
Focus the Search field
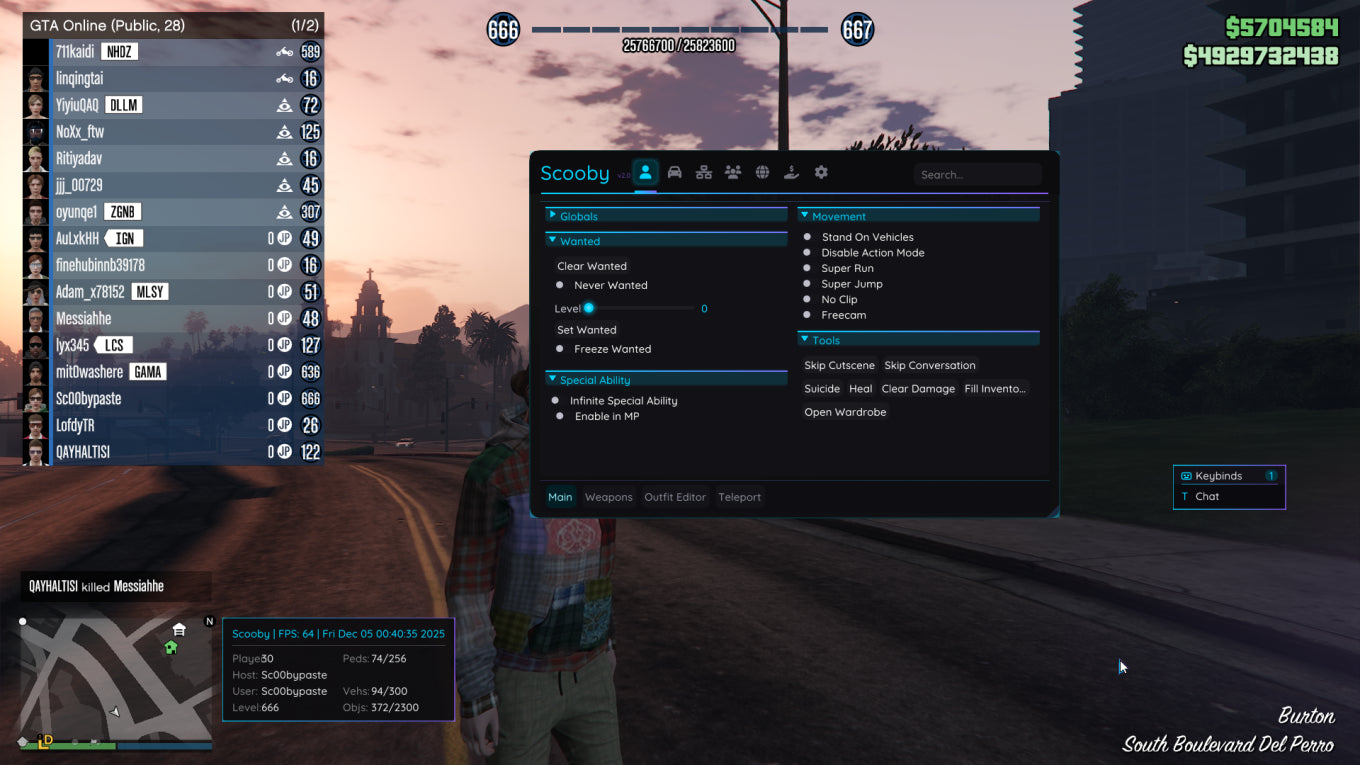(x=977, y=175)
